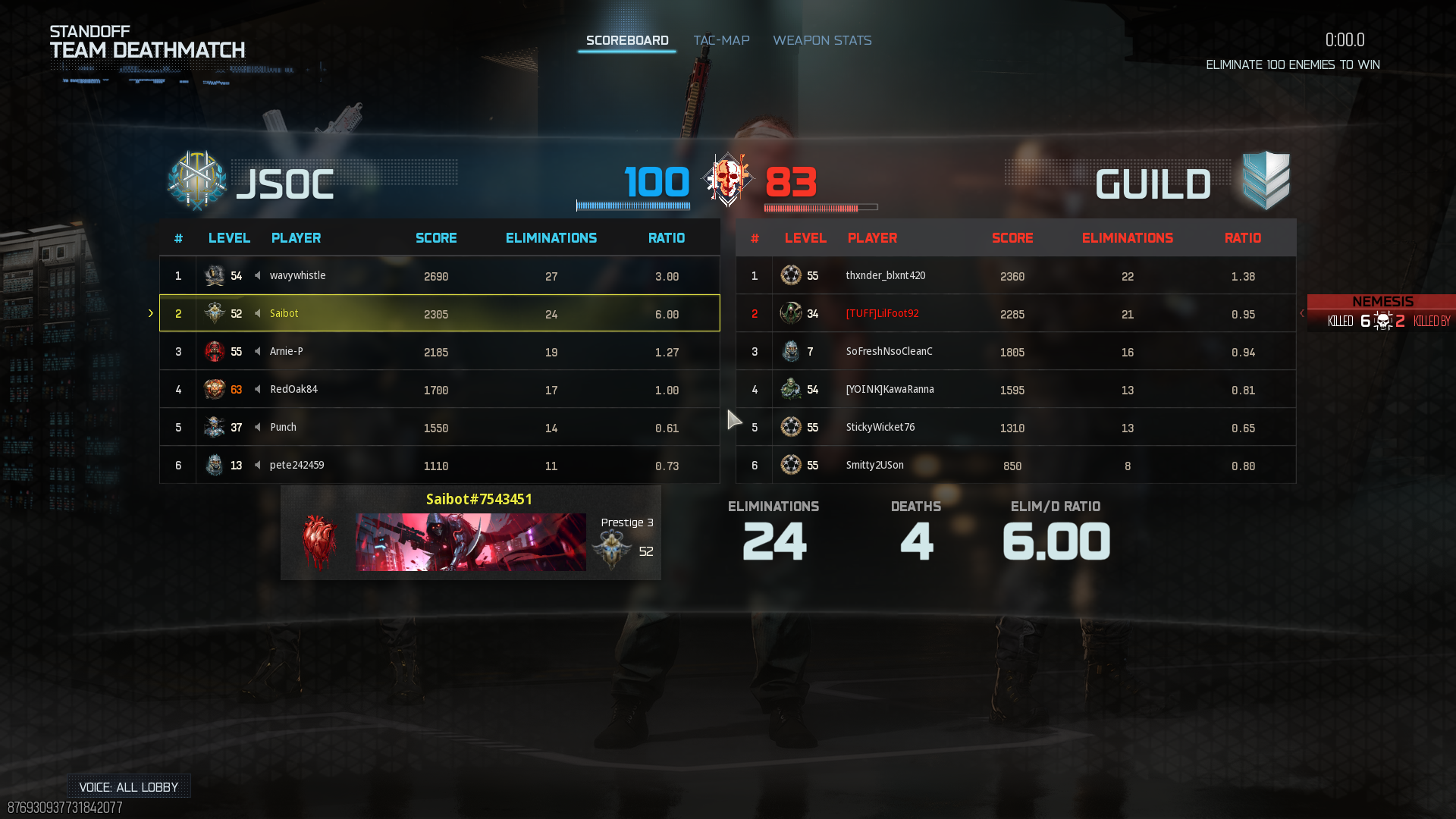
Task: Collapse the Nemesis panel arrow
Action: coord(1302,313)
